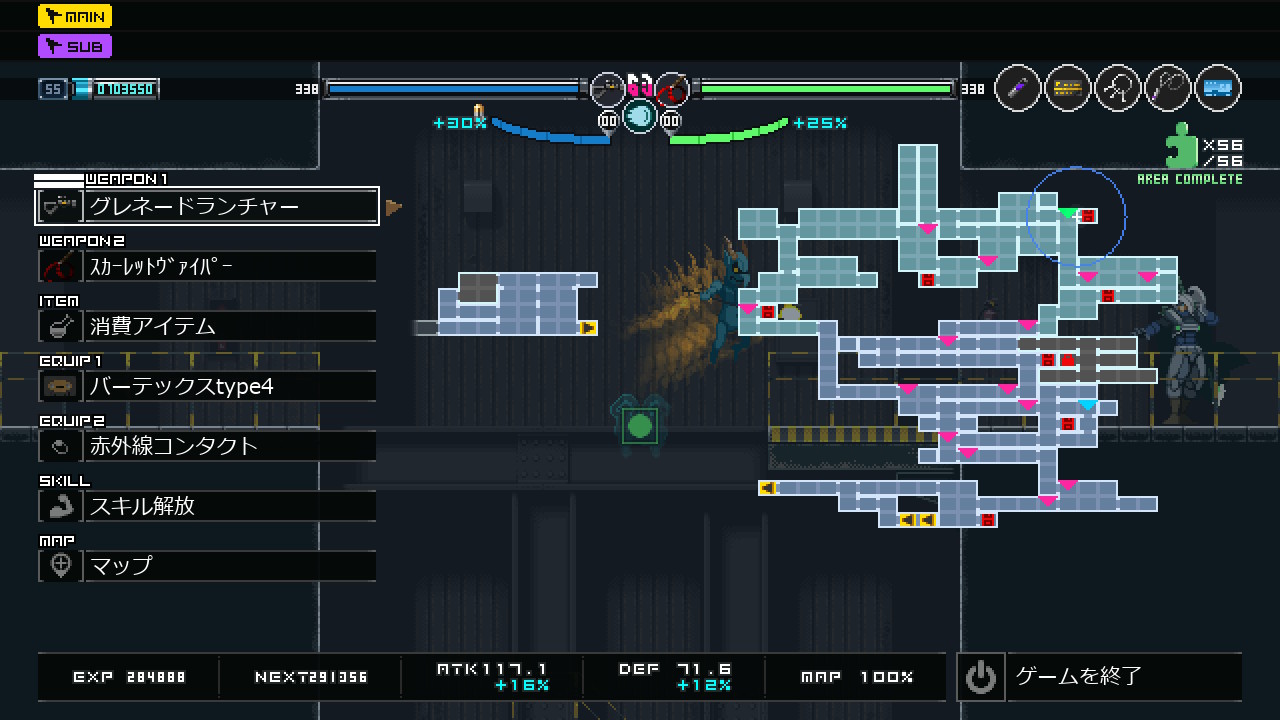Image resolution: width=1280 pixels, height=720 pixels.
Task: Choose the スカーレットヴァイパー weapon slot
Action: point(207,266)
